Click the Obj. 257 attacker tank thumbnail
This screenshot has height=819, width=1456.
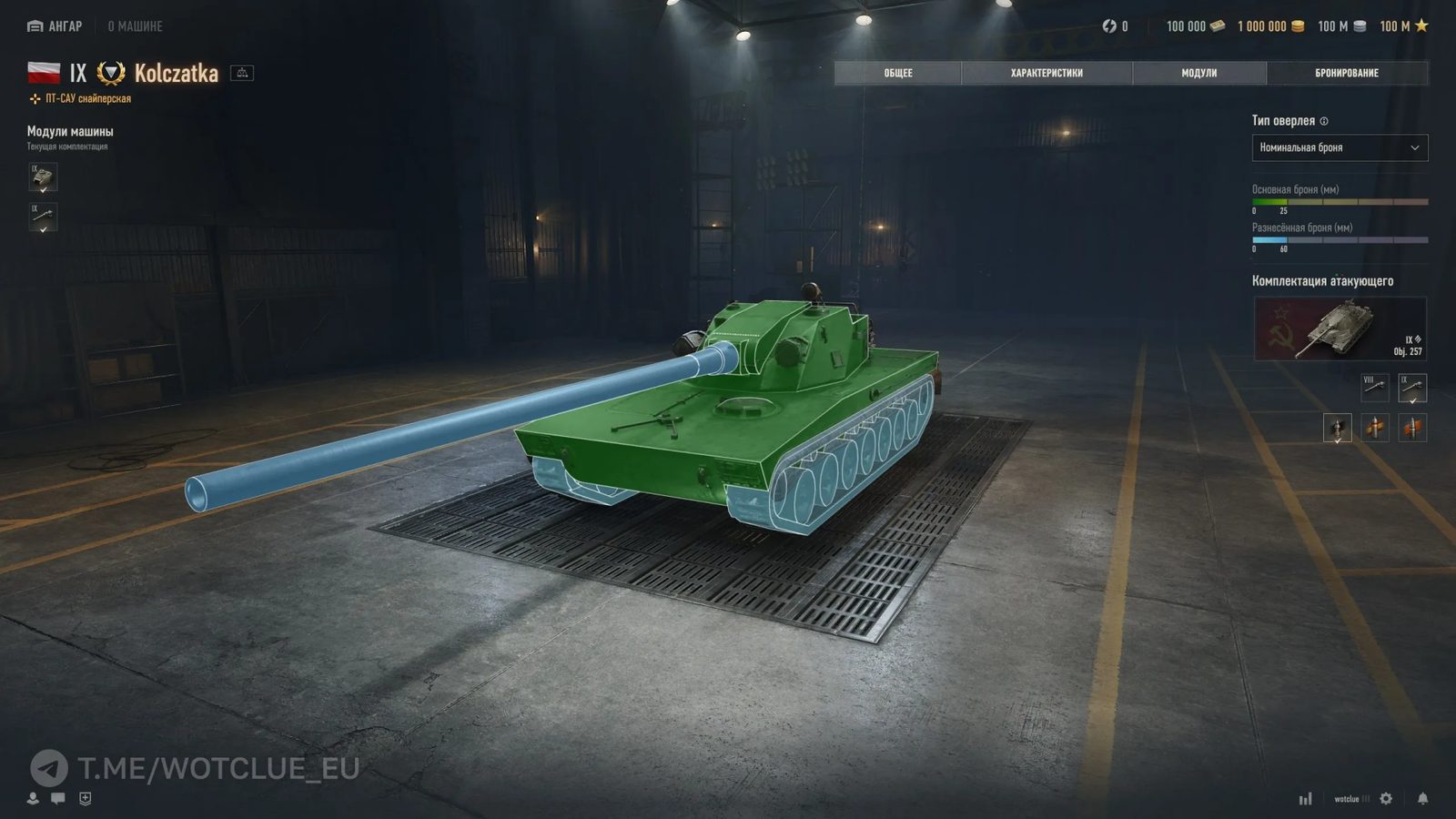click(x=1340, y=329)
